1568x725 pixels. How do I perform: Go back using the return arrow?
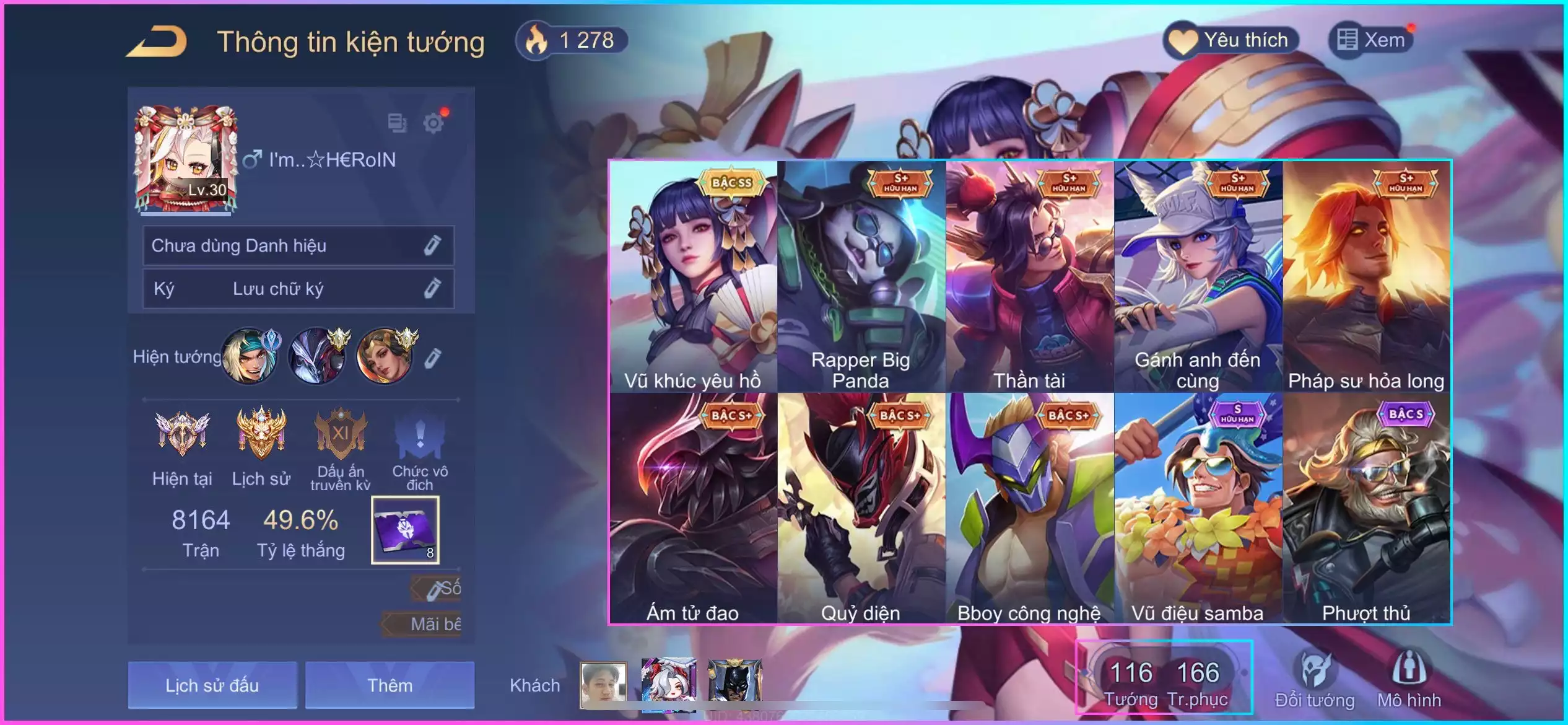click(157, 42)
